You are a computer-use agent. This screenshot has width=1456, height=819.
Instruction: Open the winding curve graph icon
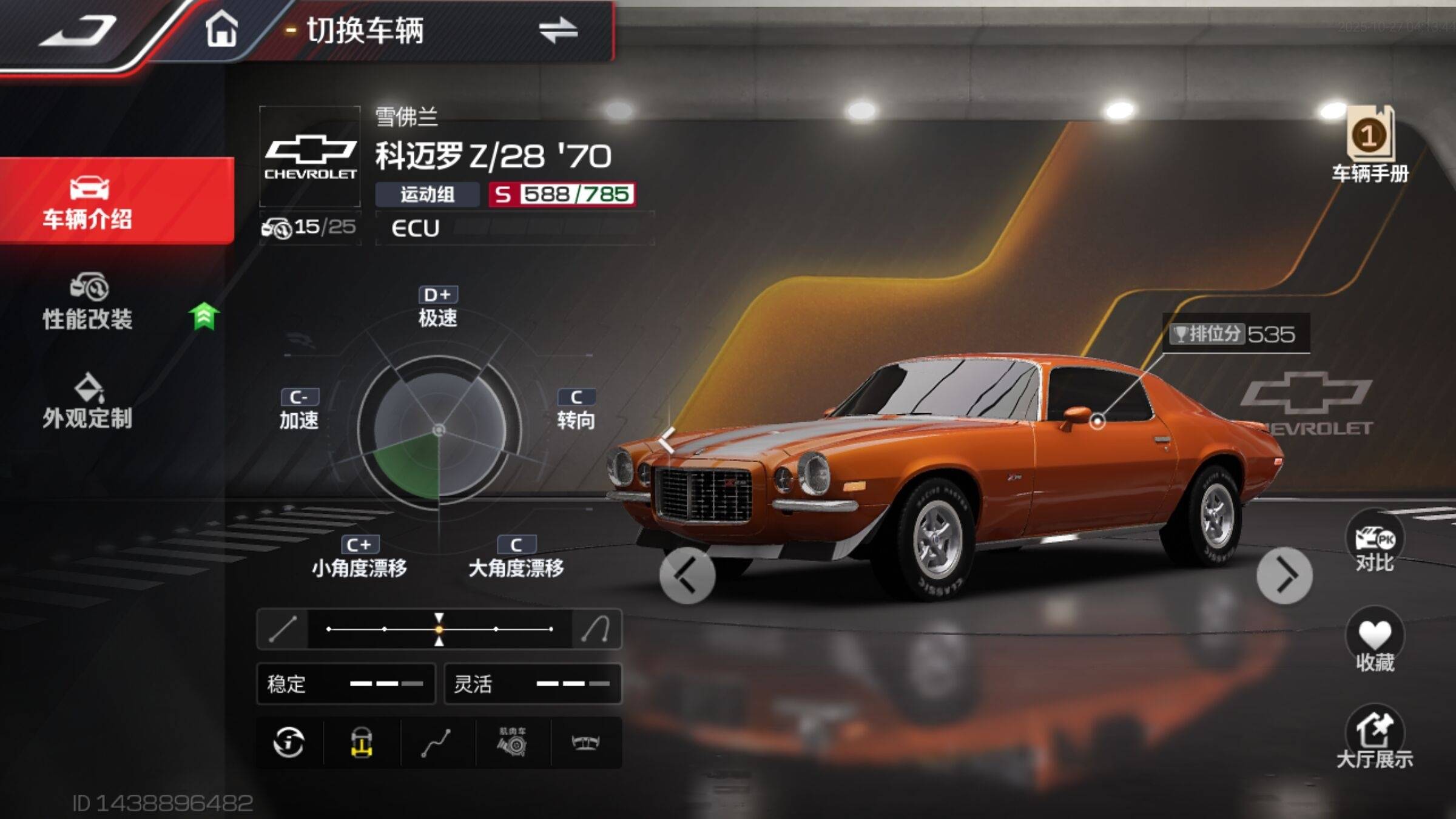coord(437,743)
